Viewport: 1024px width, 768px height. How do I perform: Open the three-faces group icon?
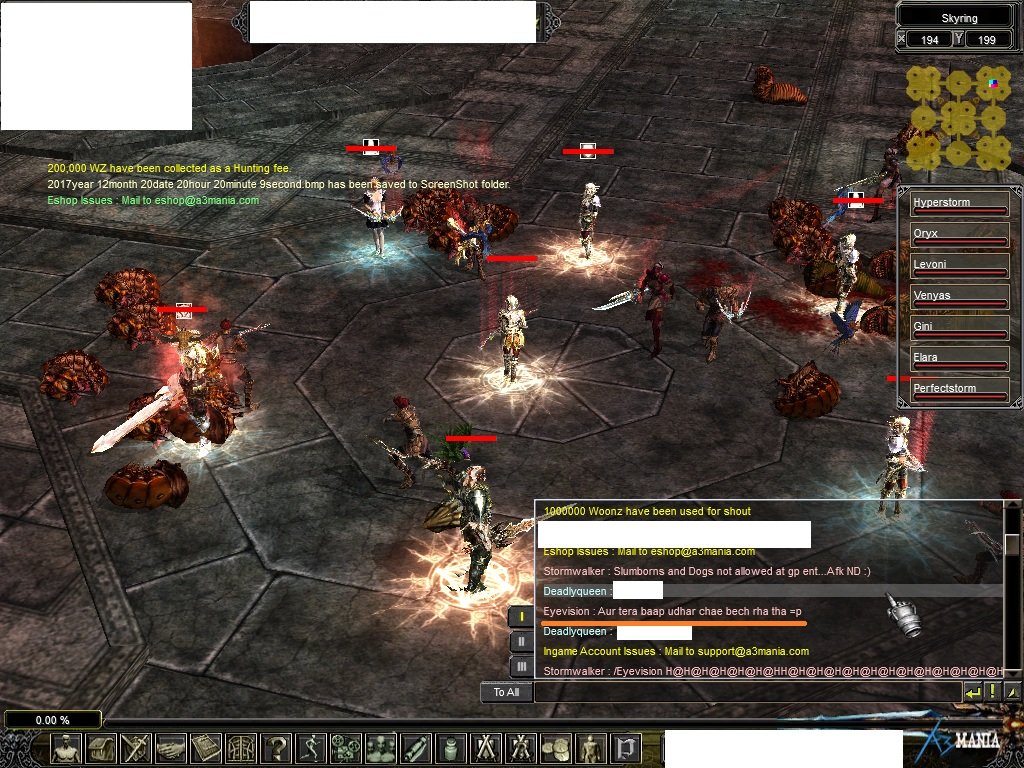(381, 748)
